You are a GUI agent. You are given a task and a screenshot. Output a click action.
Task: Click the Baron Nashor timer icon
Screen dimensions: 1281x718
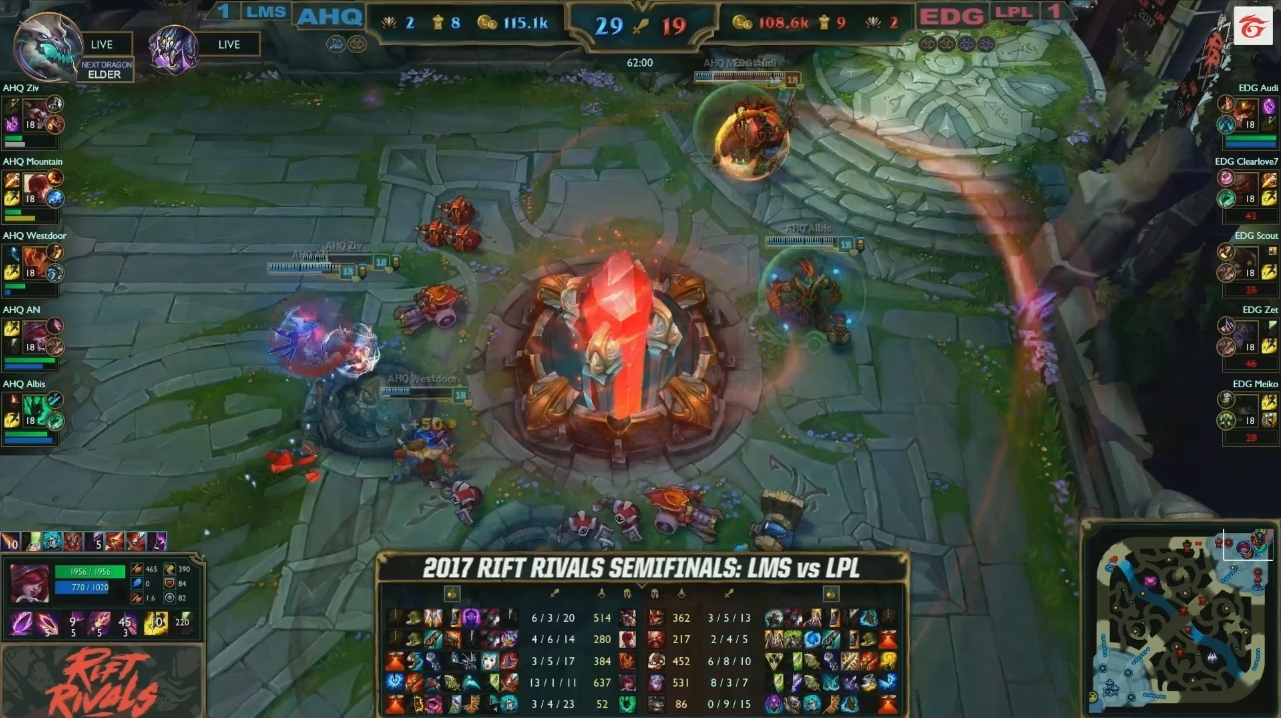[174, 49]
